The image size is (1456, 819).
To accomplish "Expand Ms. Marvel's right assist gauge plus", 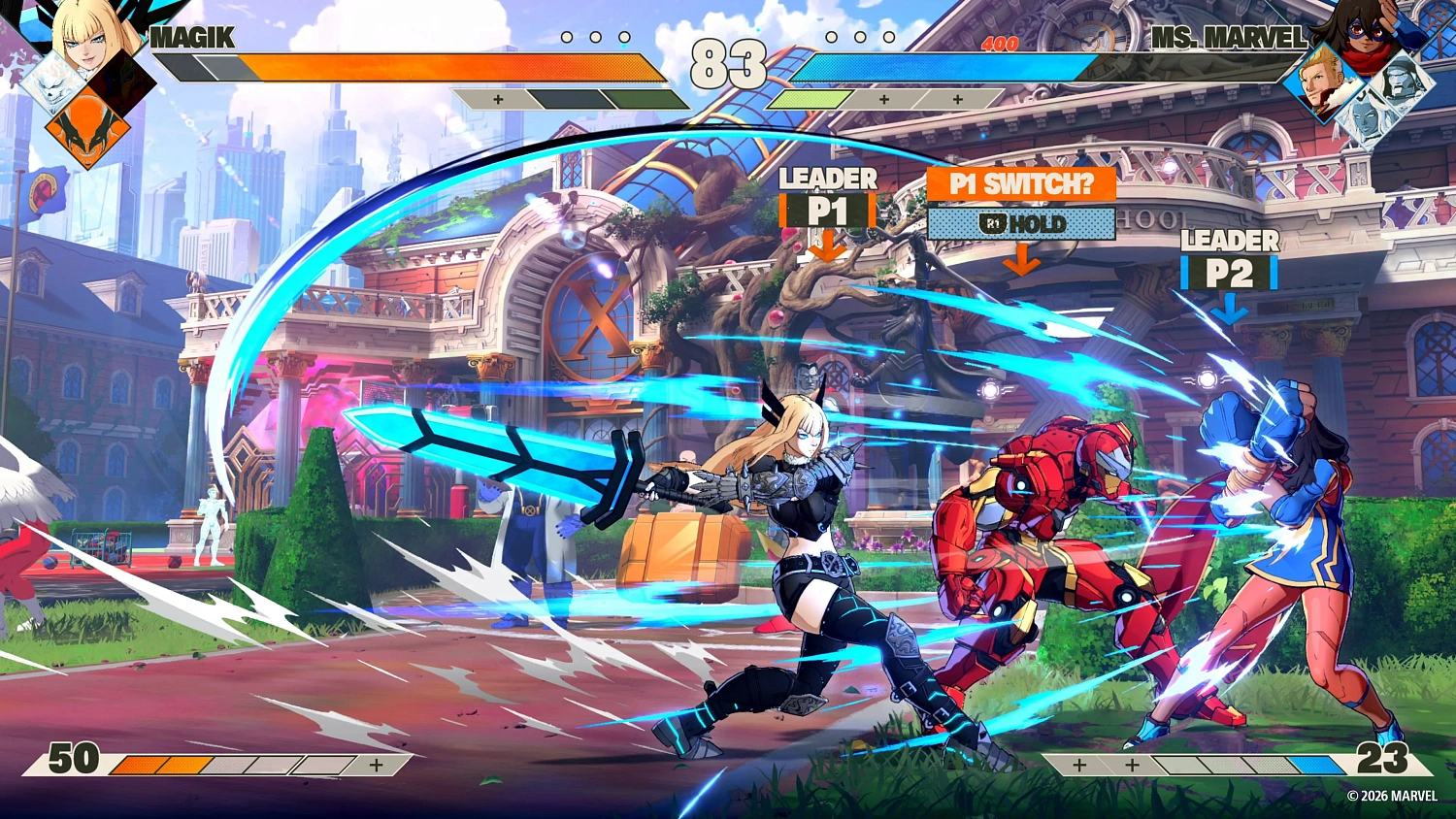I will click(x=956, y=98).
